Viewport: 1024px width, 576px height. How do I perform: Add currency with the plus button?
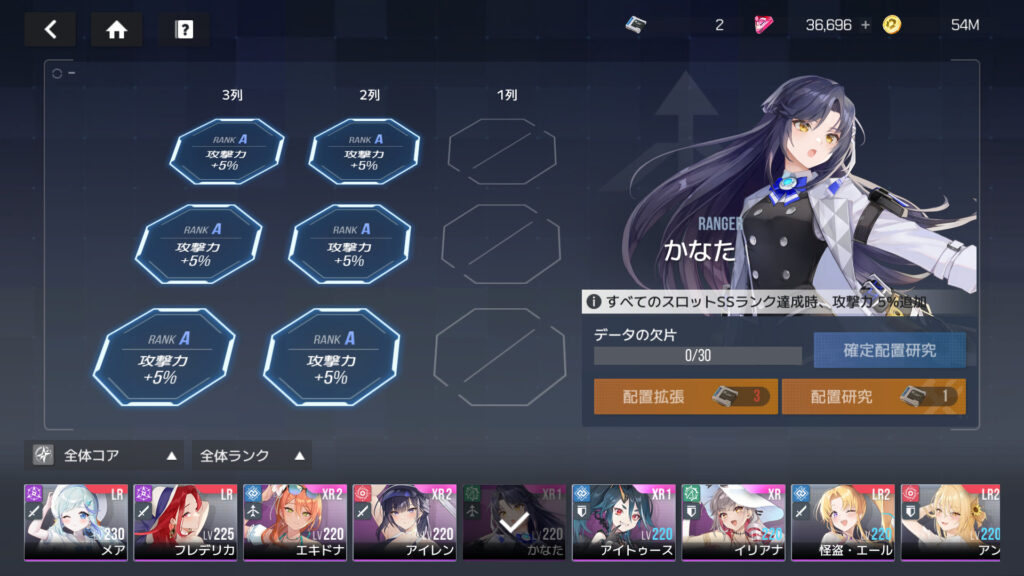(x=865, y=25)
